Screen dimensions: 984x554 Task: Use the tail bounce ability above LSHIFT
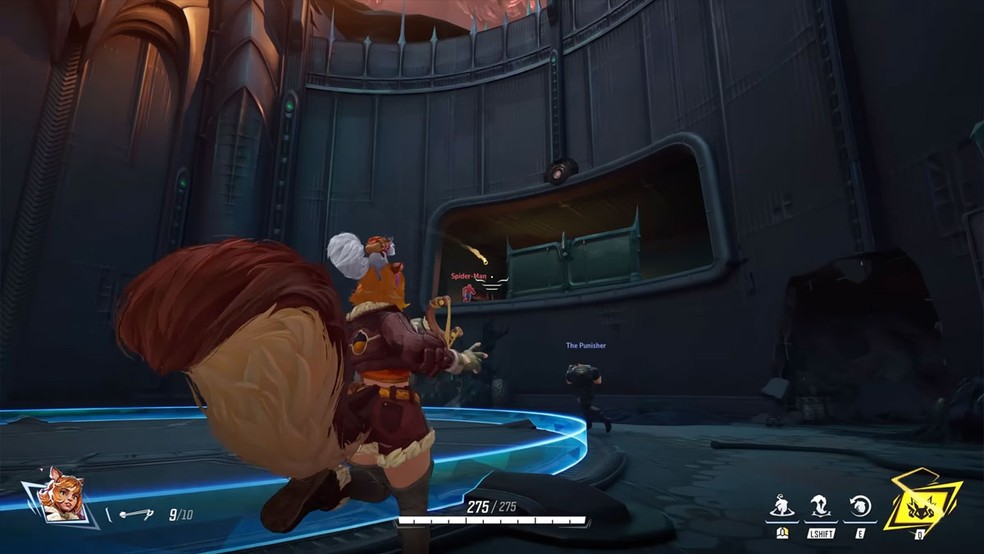pos(820,507)
